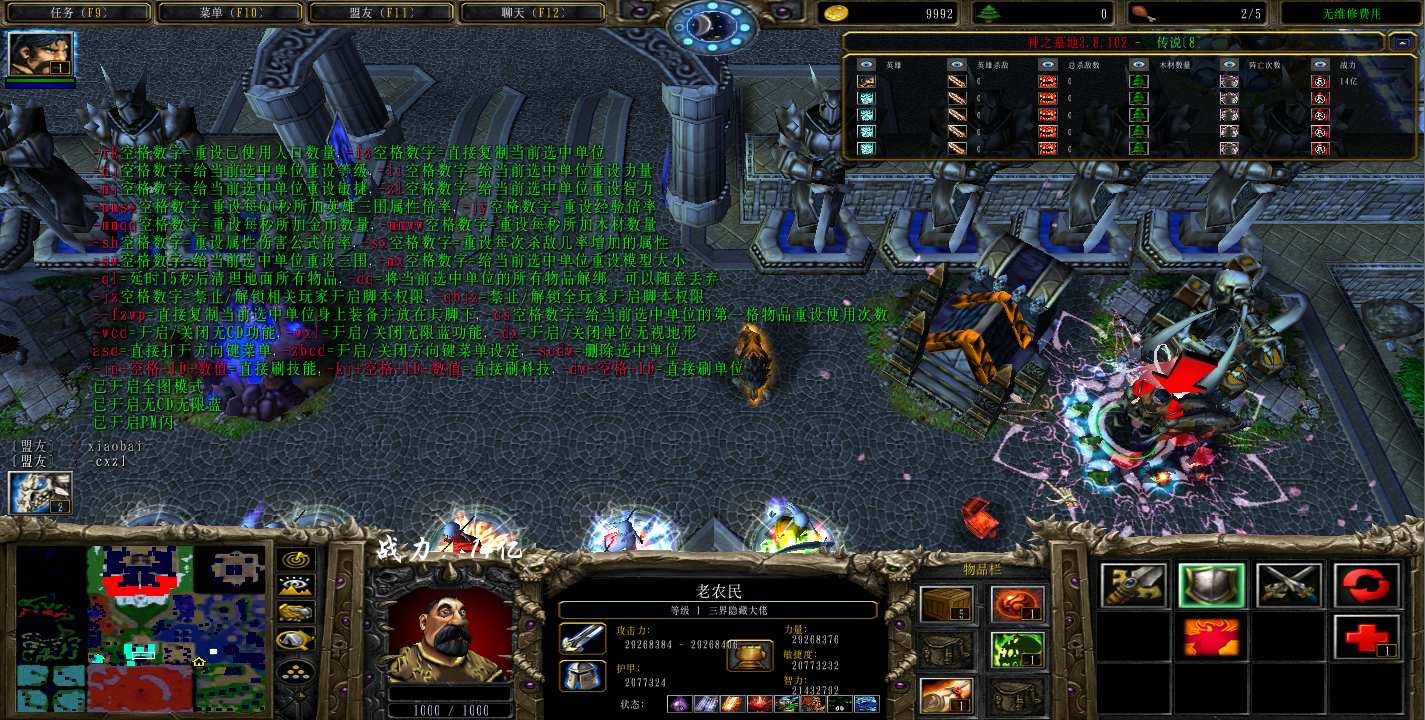
Task: Activate the sword attack command
Action: tap(1133, 586)
